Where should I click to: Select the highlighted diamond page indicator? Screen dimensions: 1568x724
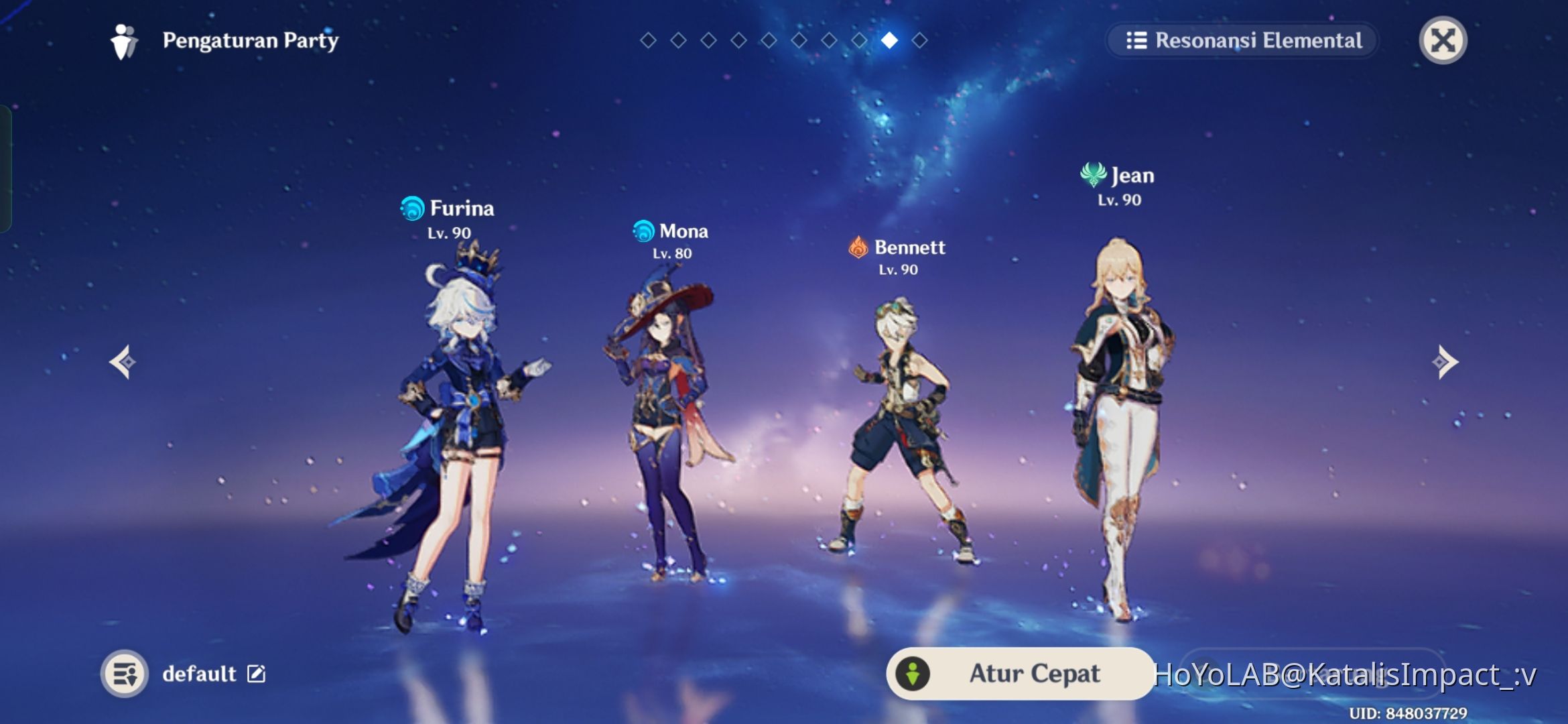point(889,40)
